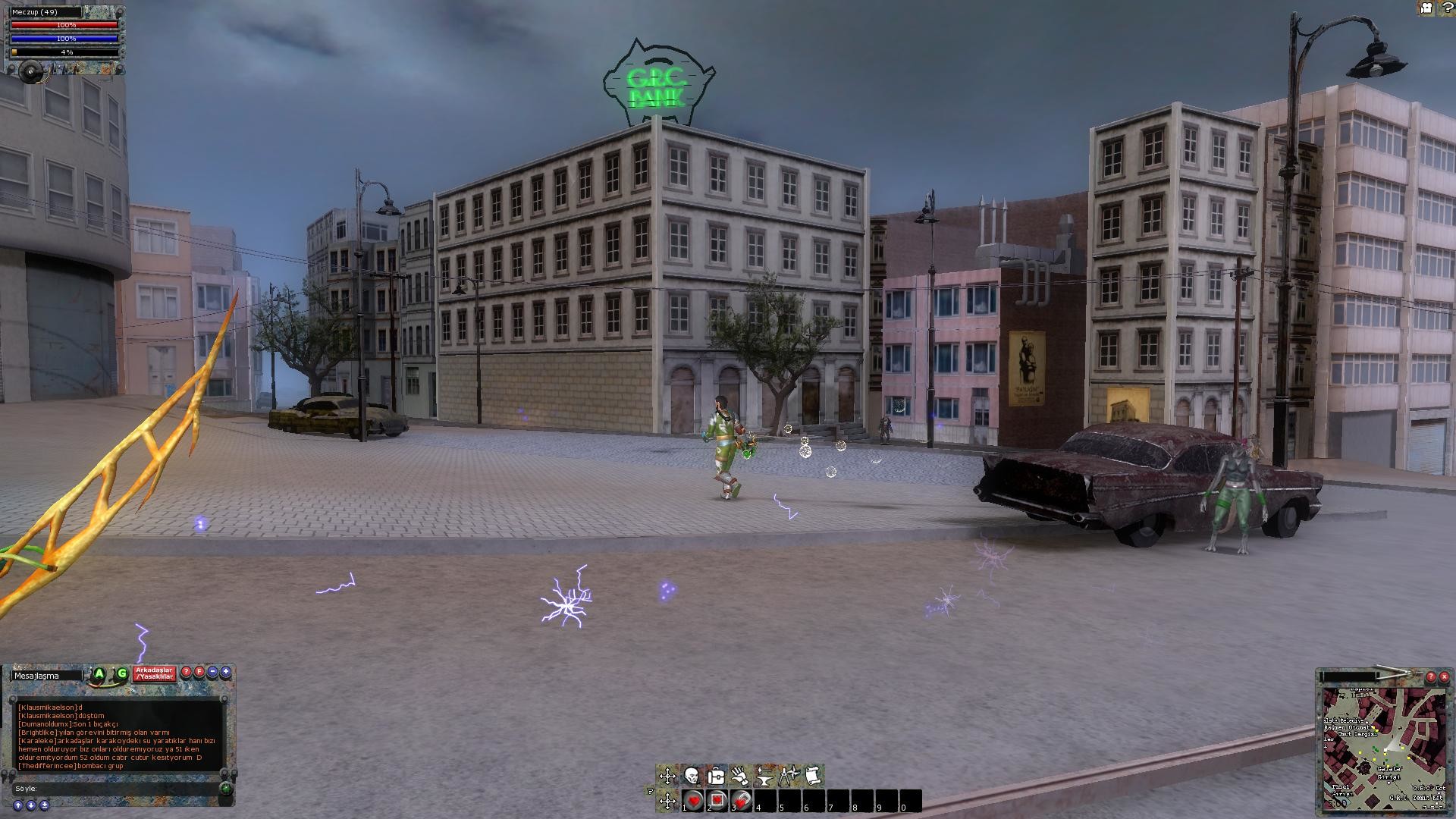Open the Arkadaşlar/Yasaklılar friends list
The image size is (1456, 819).
[154, 673]
